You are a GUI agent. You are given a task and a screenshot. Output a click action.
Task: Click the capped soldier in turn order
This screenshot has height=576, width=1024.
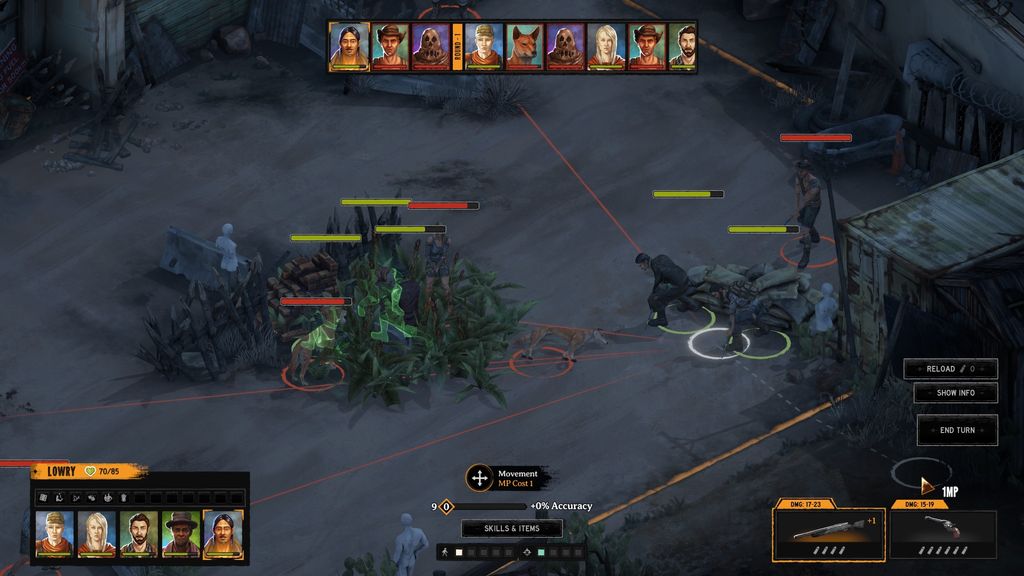pos(484,47)
